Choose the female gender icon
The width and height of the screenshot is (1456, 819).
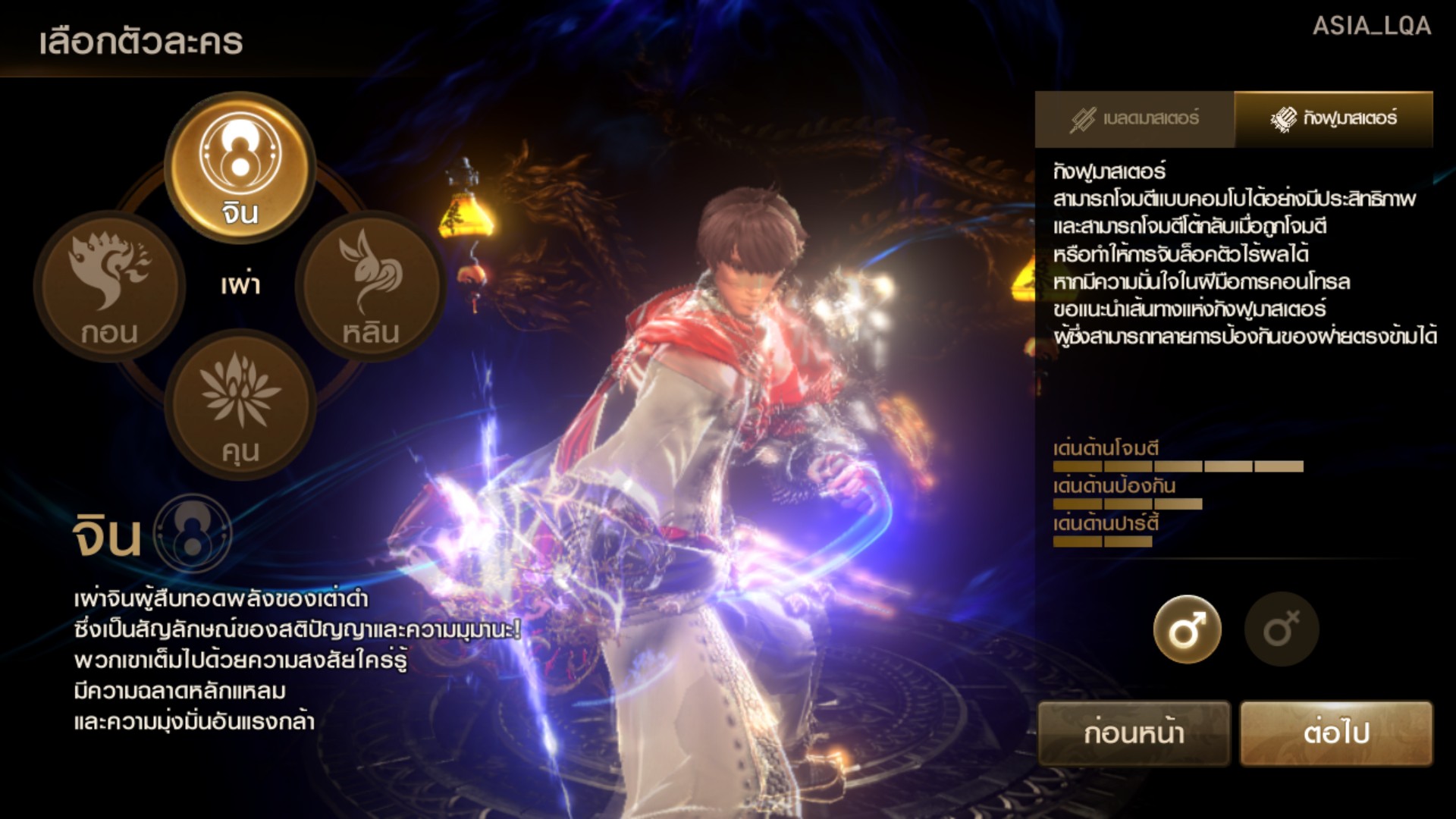click(x=1281, y=629)
